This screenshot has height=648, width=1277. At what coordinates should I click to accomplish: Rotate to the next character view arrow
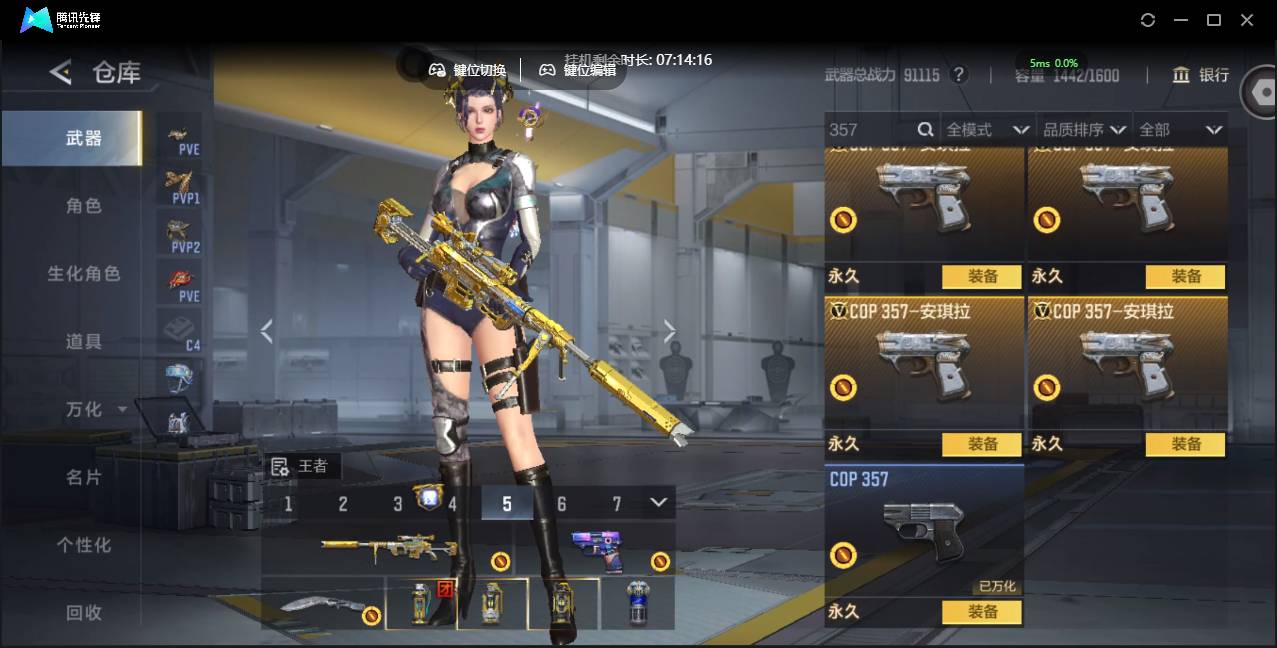(669, 332)
